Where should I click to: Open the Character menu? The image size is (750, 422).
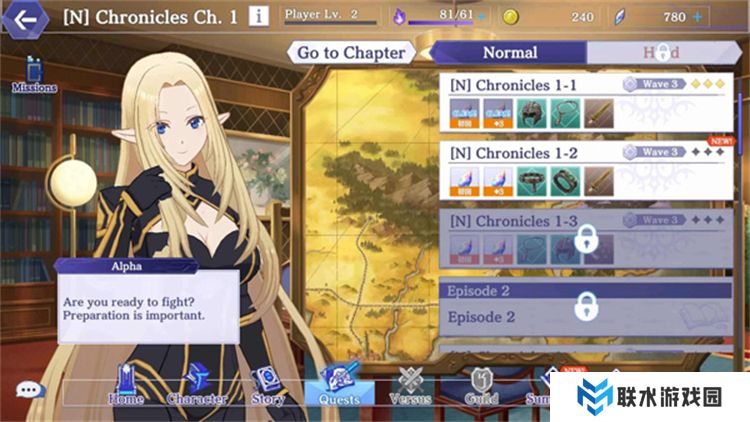click(x=196, y=385)
